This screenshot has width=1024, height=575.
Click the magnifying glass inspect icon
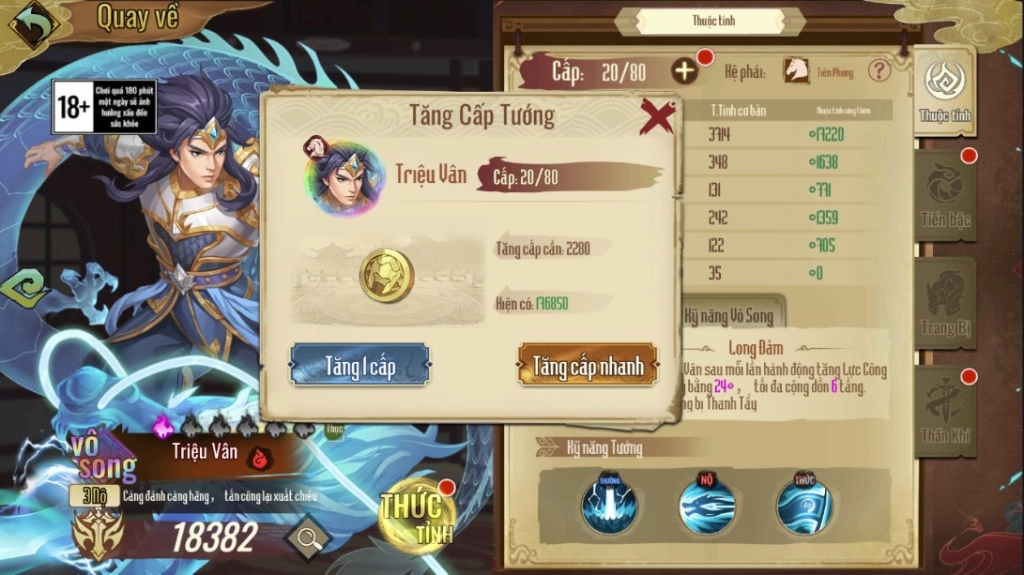[x=308, y=540]
